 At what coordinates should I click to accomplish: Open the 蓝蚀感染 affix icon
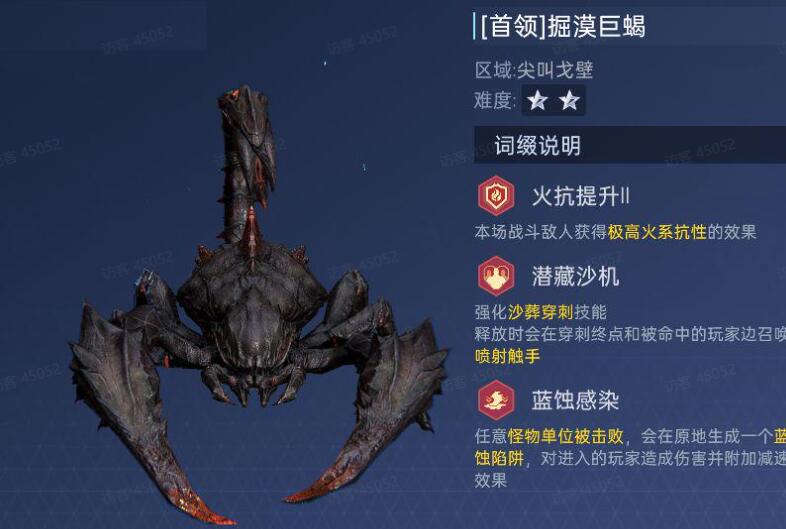point(495,400)
